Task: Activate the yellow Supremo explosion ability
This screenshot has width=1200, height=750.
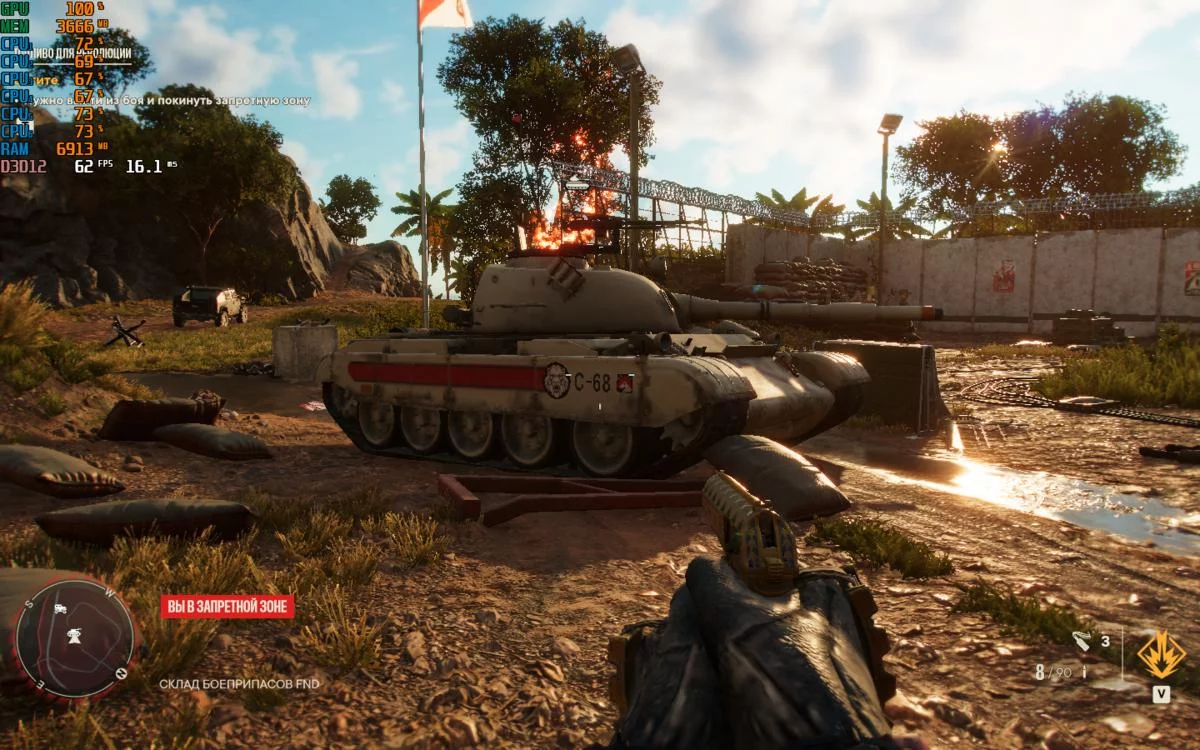Action: tap(1161, 655)
